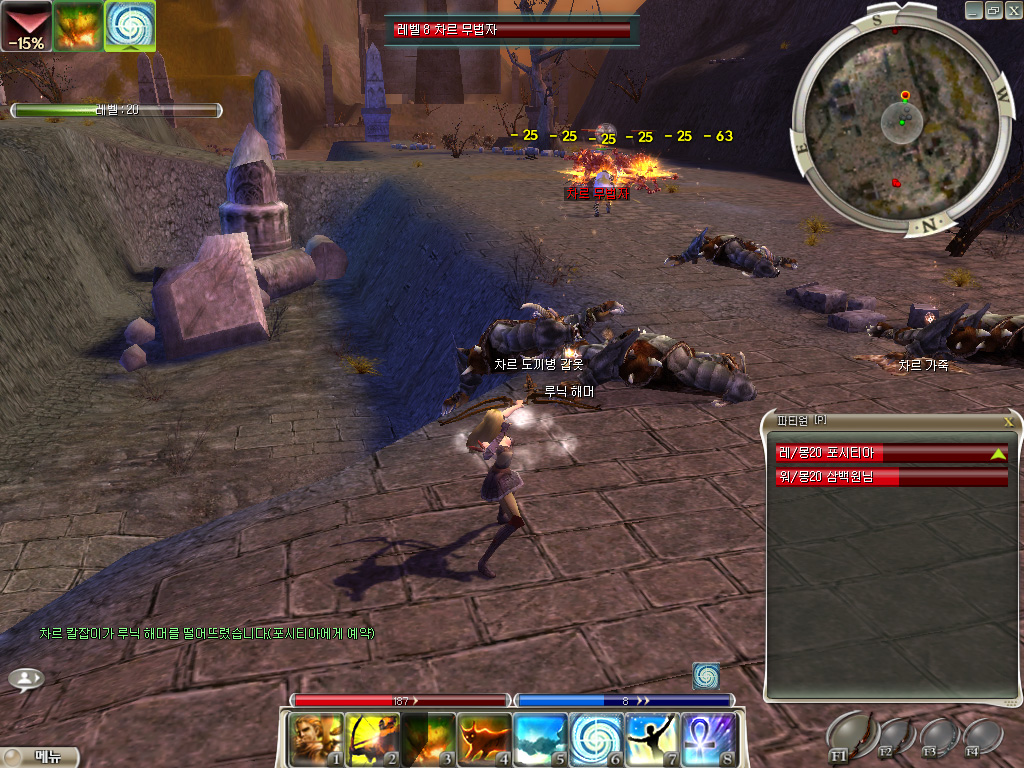
Task: Activate skill 1 with the warrior portrait
Action: [x=316, y=739]
